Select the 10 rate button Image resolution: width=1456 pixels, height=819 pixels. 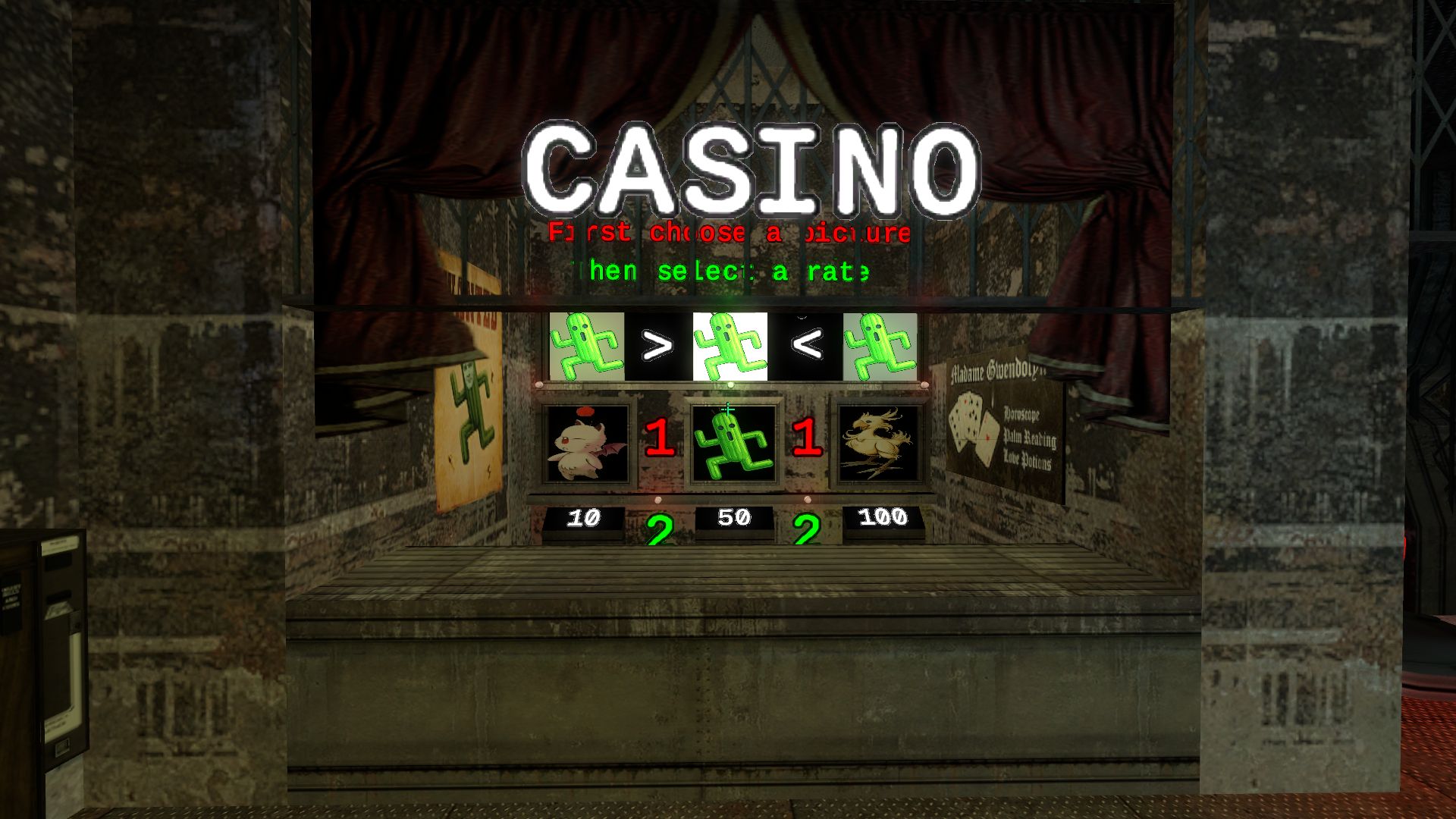pos(583,519)
